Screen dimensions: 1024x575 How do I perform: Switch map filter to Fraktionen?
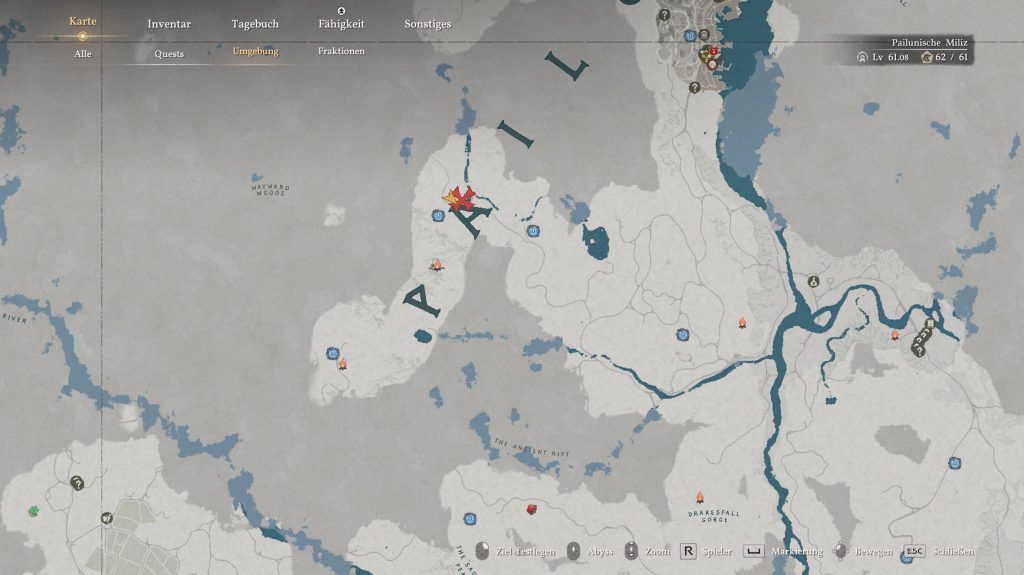pyautogui.click(x=341, y=51)
